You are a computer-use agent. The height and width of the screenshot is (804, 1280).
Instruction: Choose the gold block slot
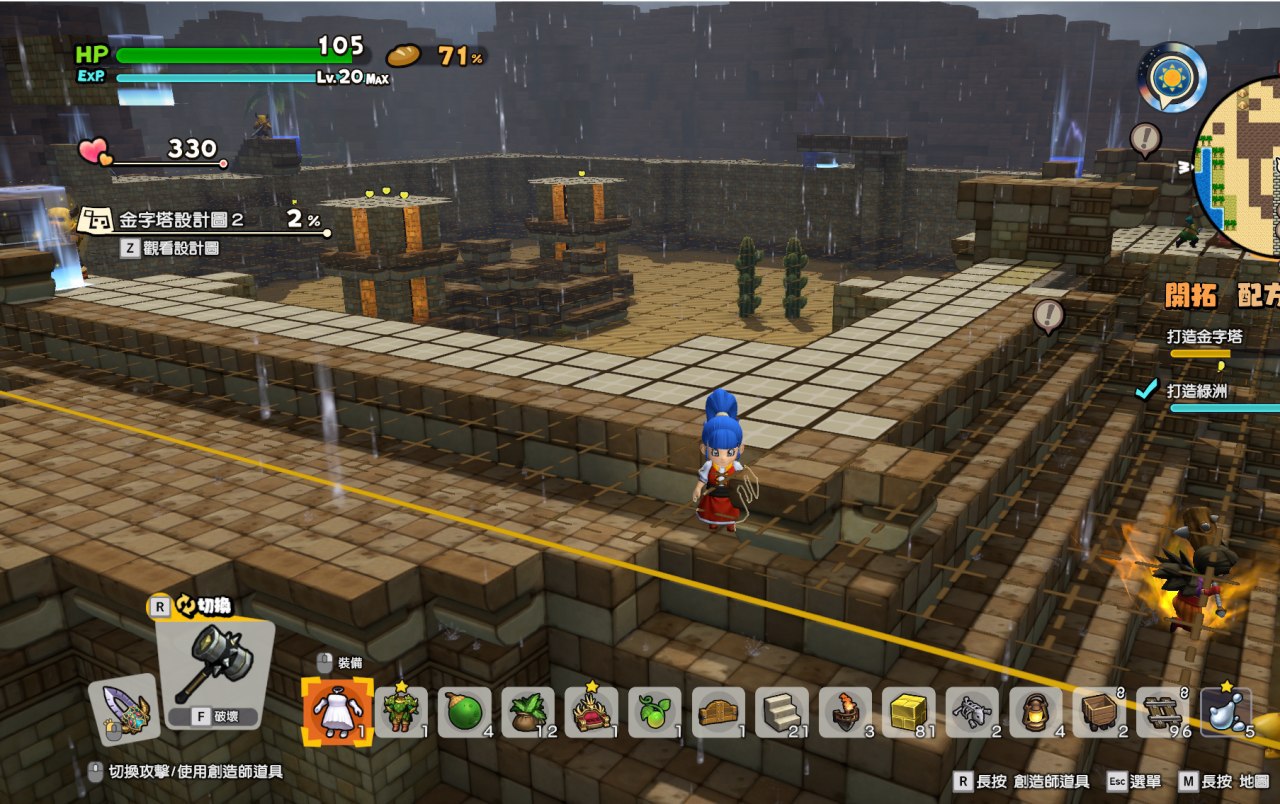[x=909, y=712]
